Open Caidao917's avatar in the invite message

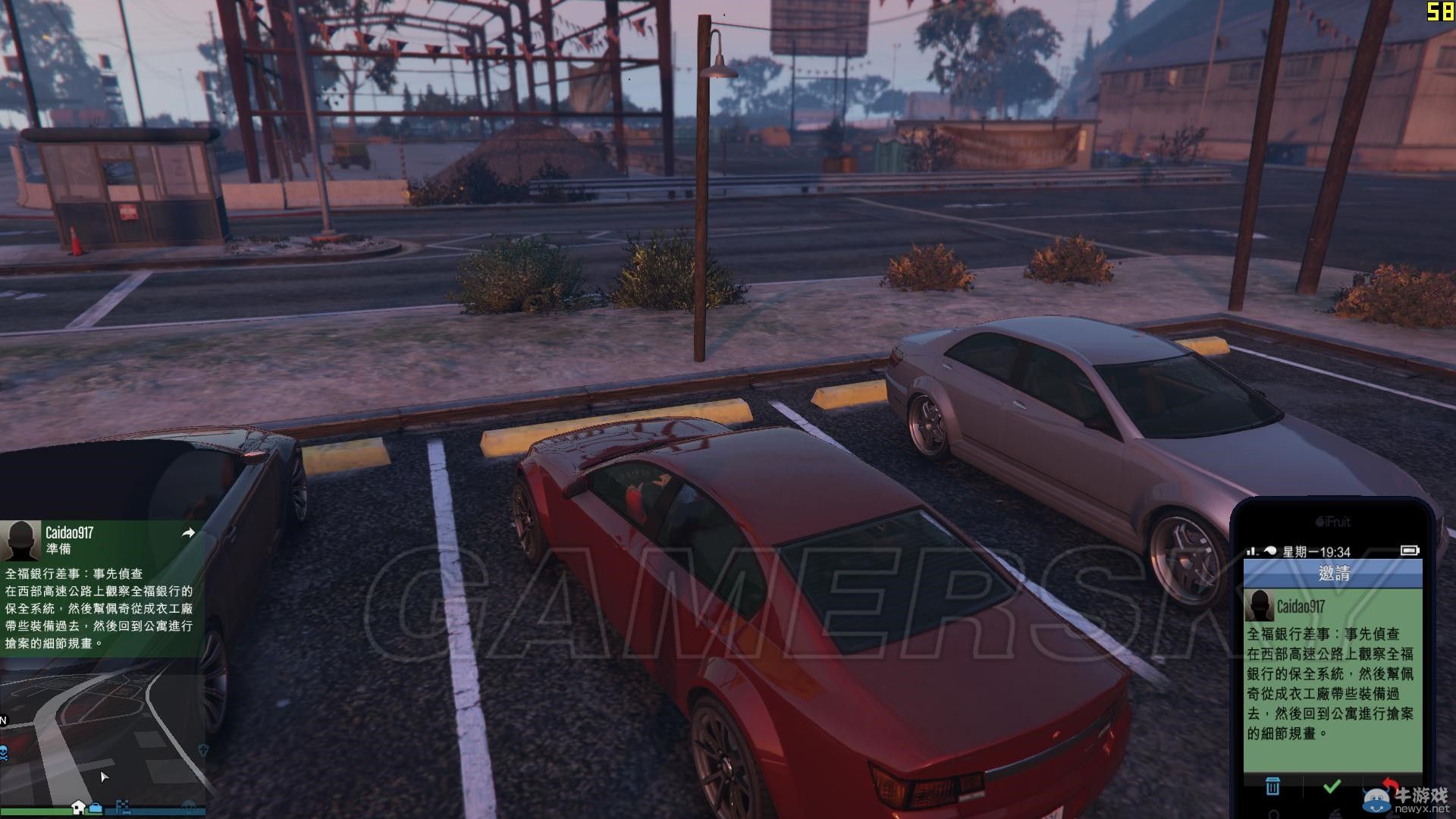click(1260, 607)
